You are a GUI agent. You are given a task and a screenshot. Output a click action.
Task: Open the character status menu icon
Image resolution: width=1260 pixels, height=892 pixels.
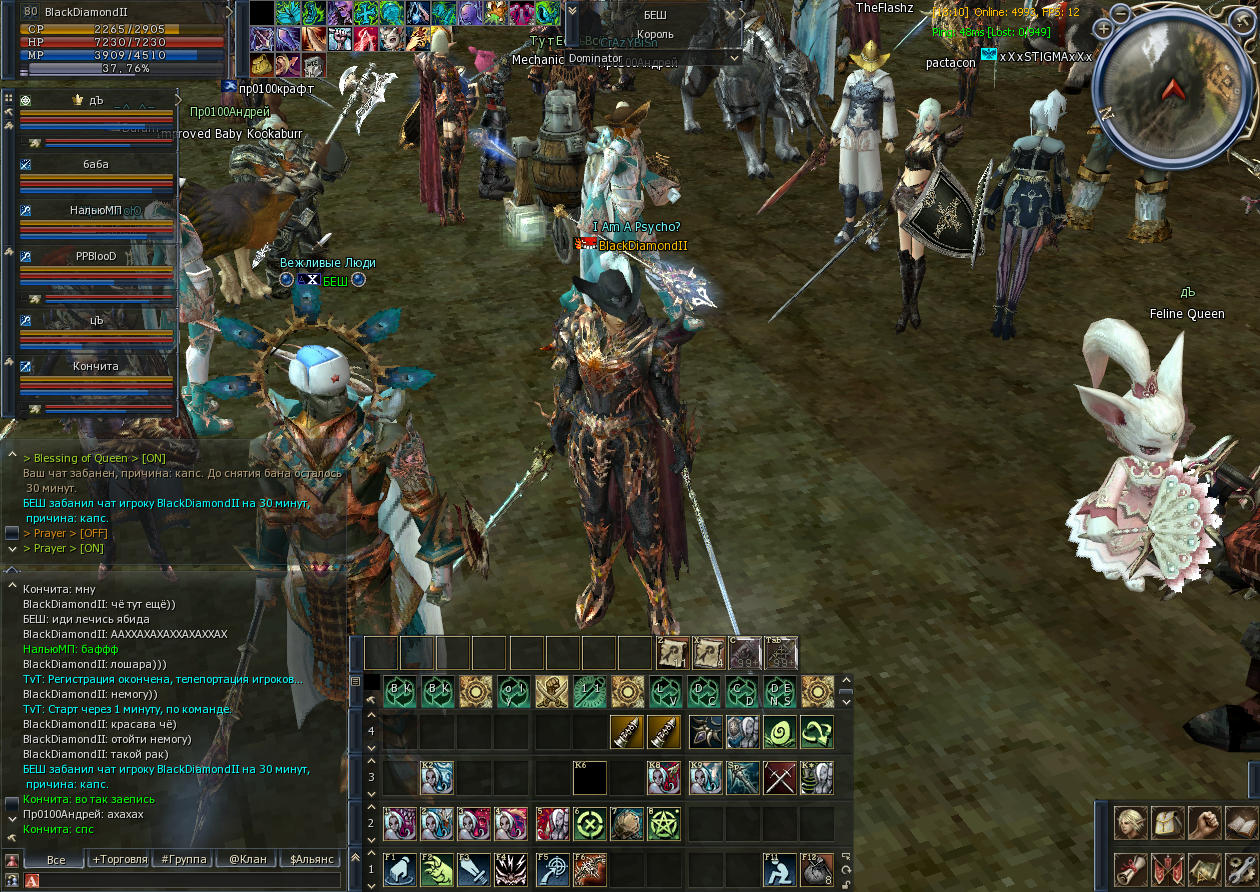(x=1131, y=824)
